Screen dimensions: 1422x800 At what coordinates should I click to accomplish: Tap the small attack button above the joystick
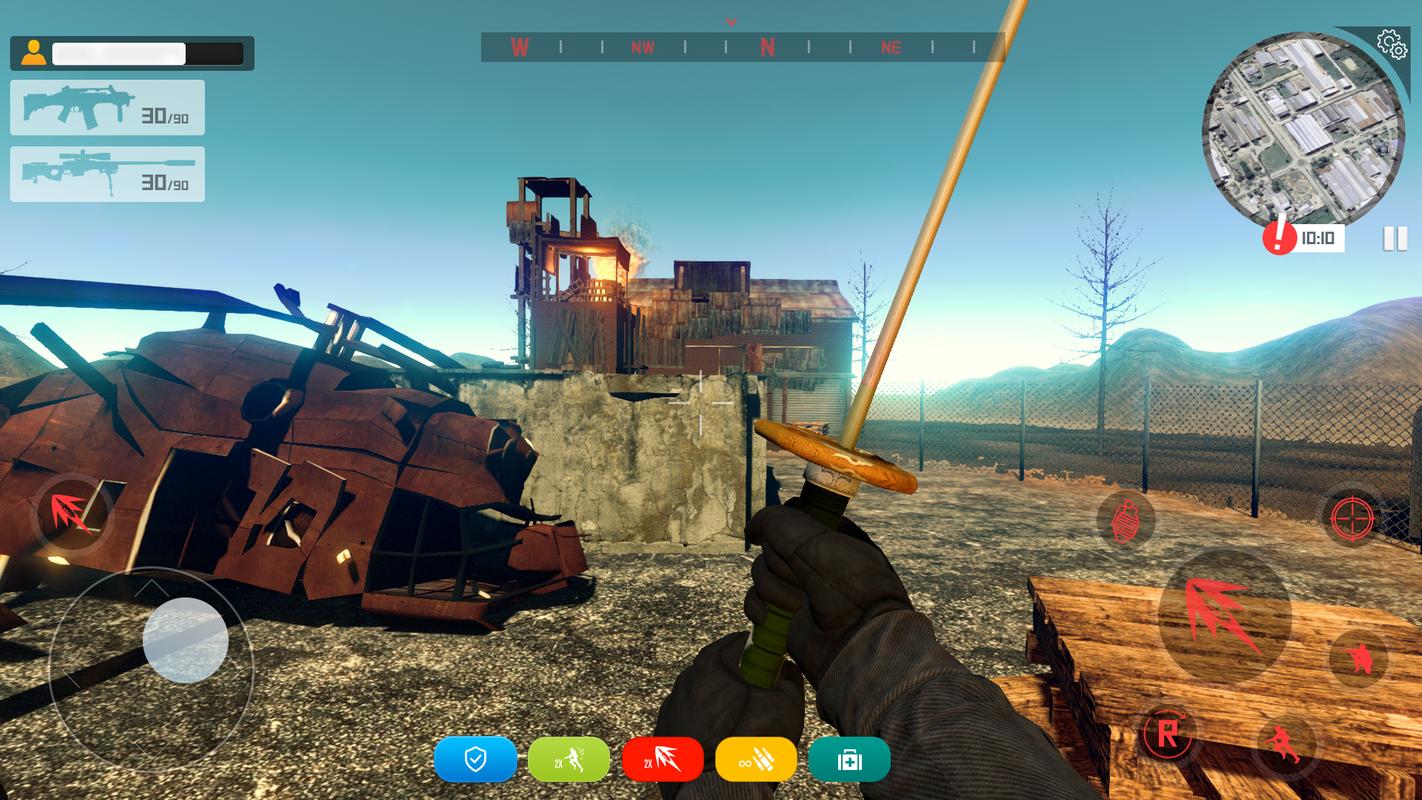(75, 513)
